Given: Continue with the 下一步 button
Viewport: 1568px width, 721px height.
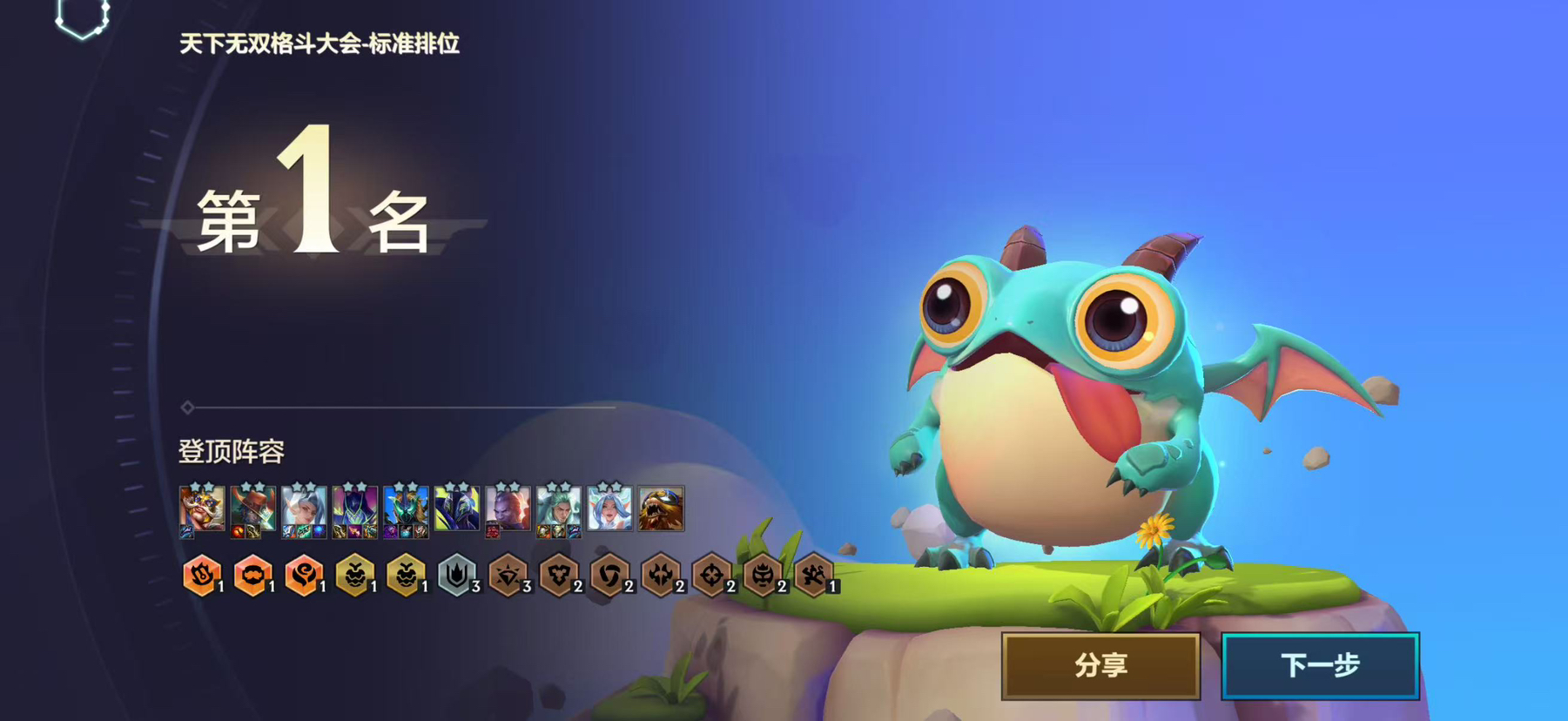Looking at the screenshot, I should pos(1320,666).
